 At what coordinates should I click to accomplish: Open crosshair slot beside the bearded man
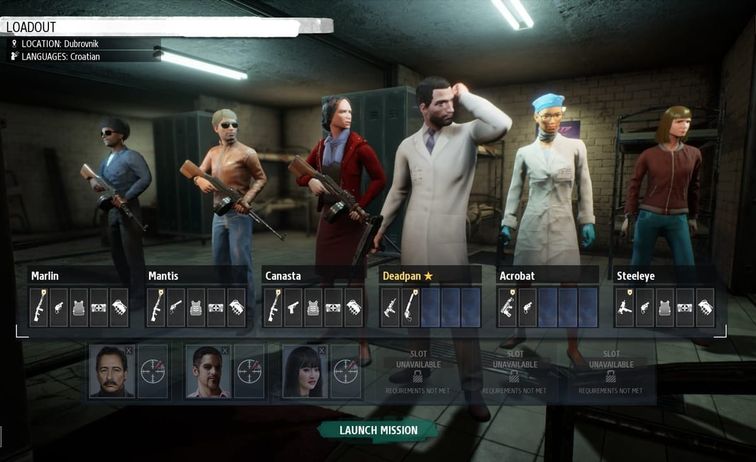click(249, 371)
